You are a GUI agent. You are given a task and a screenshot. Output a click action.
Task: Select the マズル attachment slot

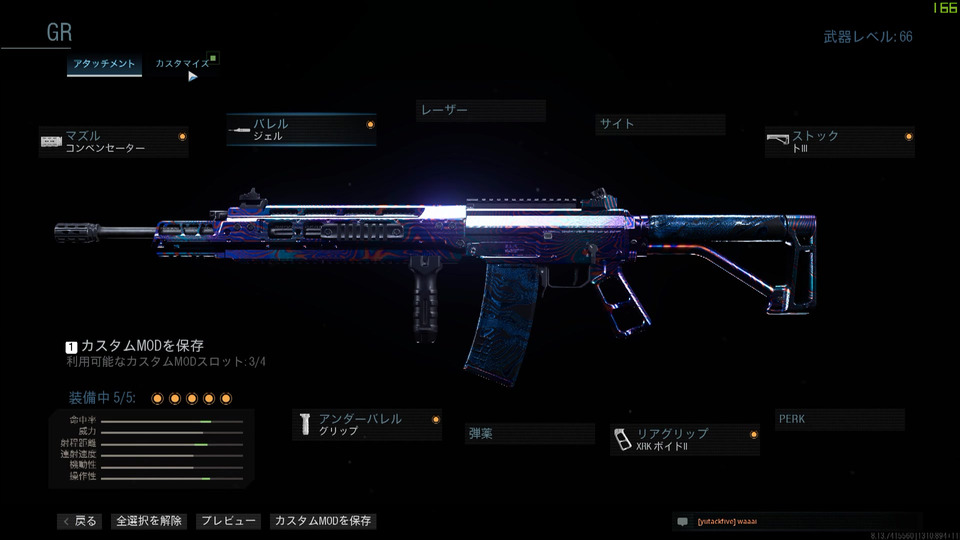coord(113,141)
